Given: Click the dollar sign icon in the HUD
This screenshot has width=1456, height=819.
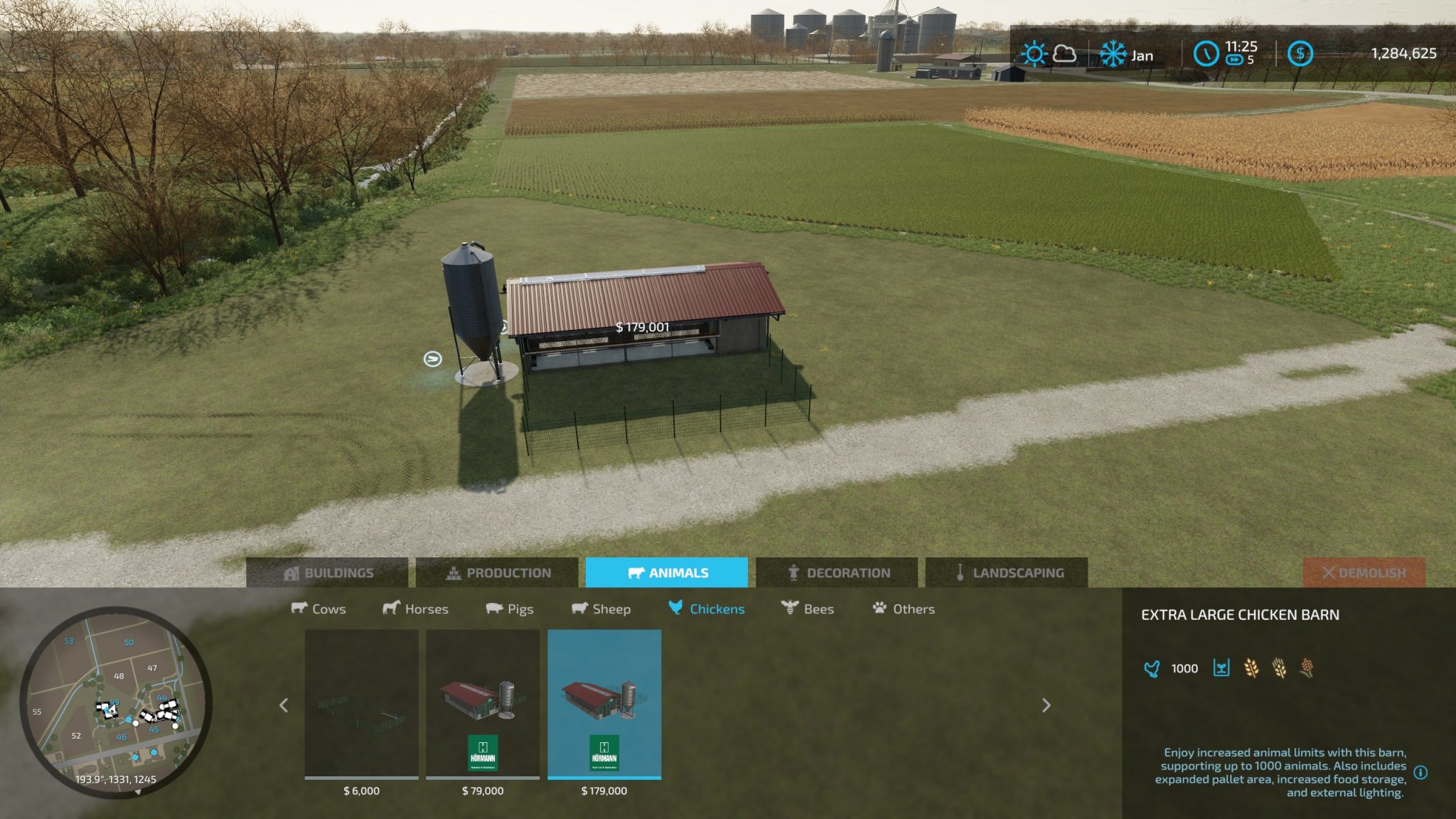Looking at the screenshot, I should tap(1301, 52).
